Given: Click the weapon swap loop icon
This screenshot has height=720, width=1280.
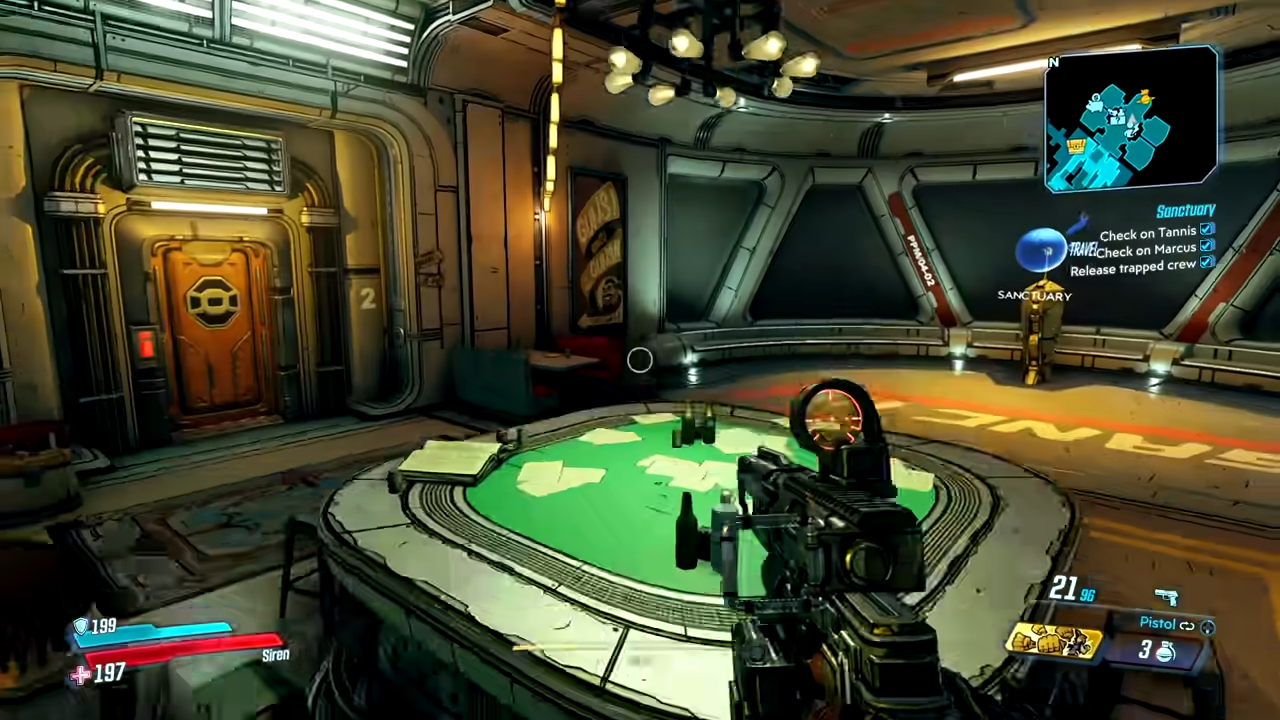Looking at the screenshot, I should tap(1186, 625).
